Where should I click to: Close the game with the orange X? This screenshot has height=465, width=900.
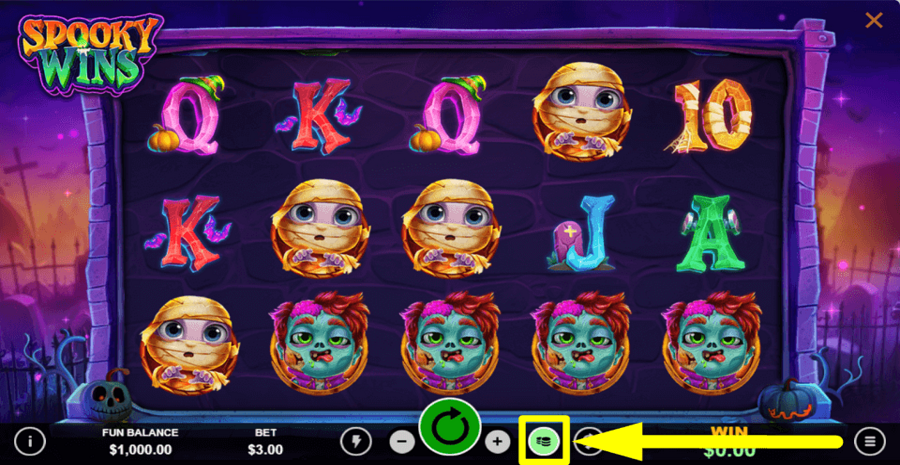point(873,20)
